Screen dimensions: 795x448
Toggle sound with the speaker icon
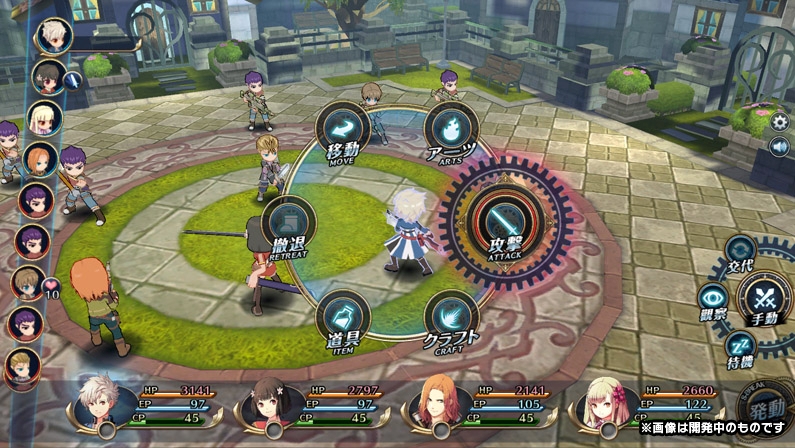coord(780,147)
